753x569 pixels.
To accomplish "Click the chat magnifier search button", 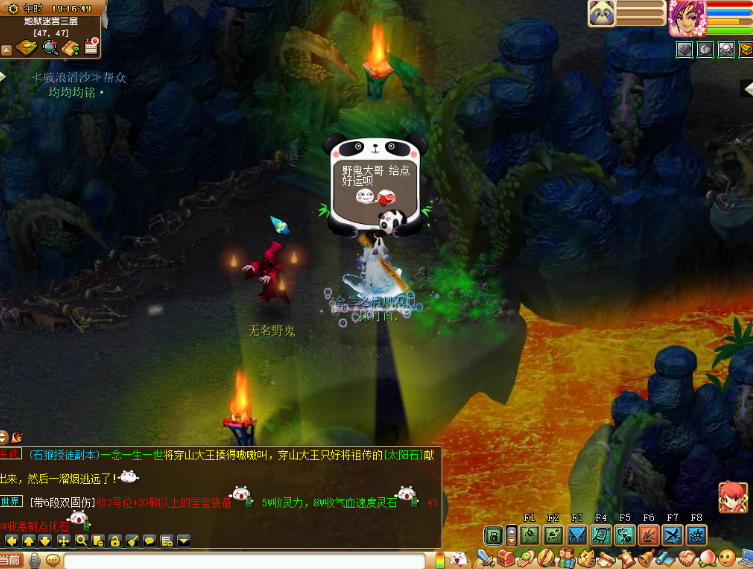I will [x=82, y=541].
